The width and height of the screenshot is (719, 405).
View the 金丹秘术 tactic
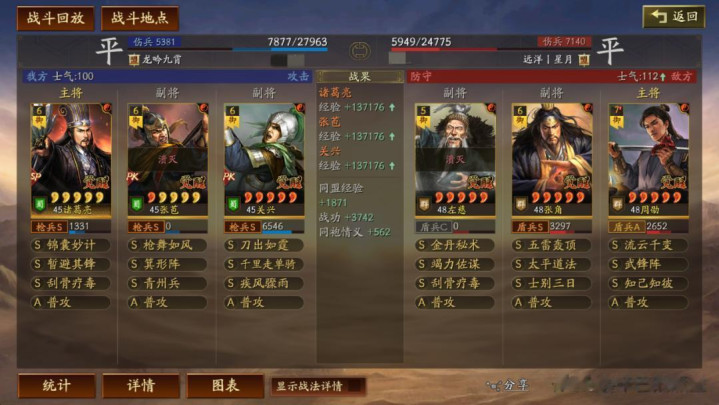[x=455, y=245]
